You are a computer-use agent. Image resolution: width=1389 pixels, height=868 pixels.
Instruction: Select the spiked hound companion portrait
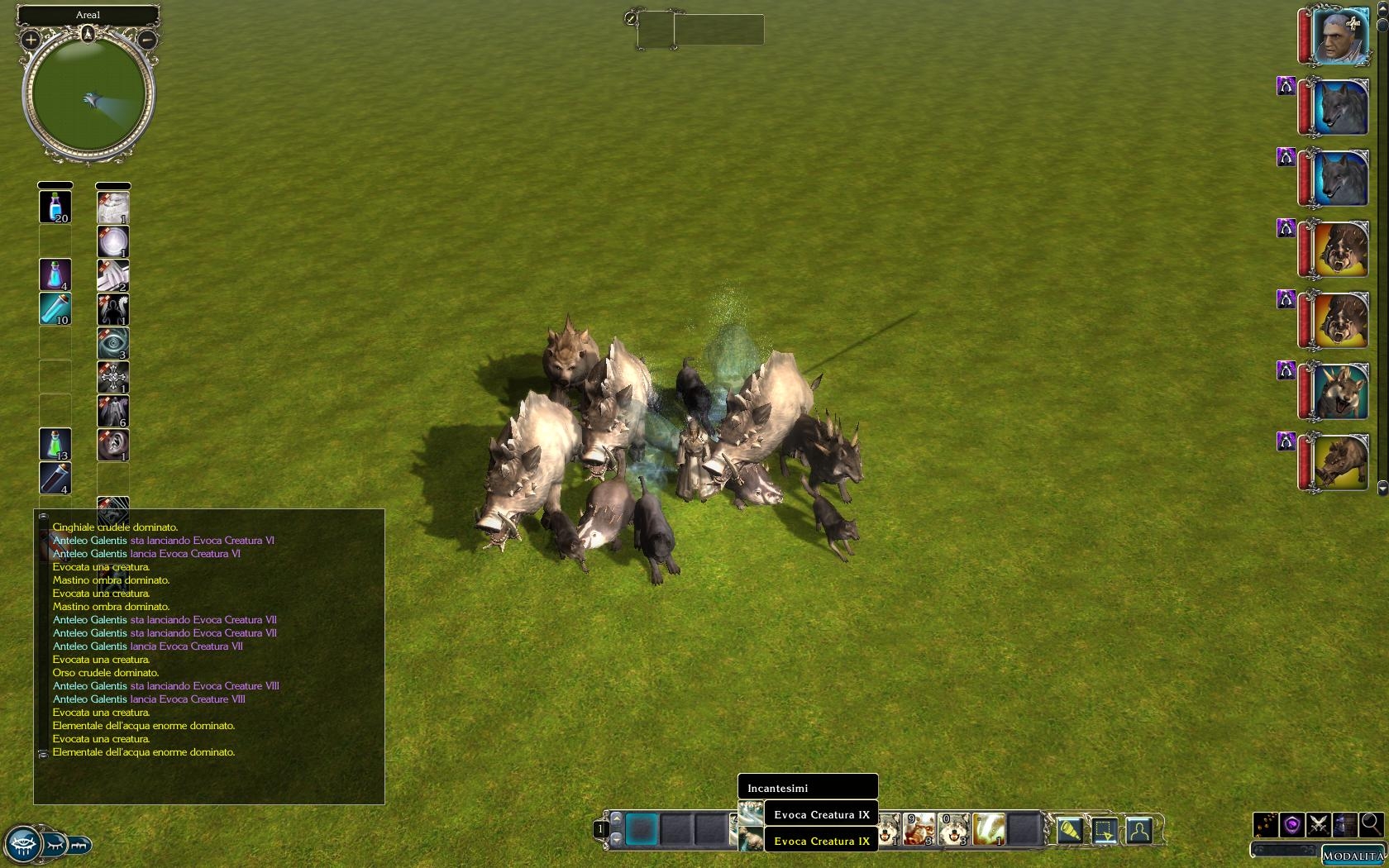point(1339,392)
